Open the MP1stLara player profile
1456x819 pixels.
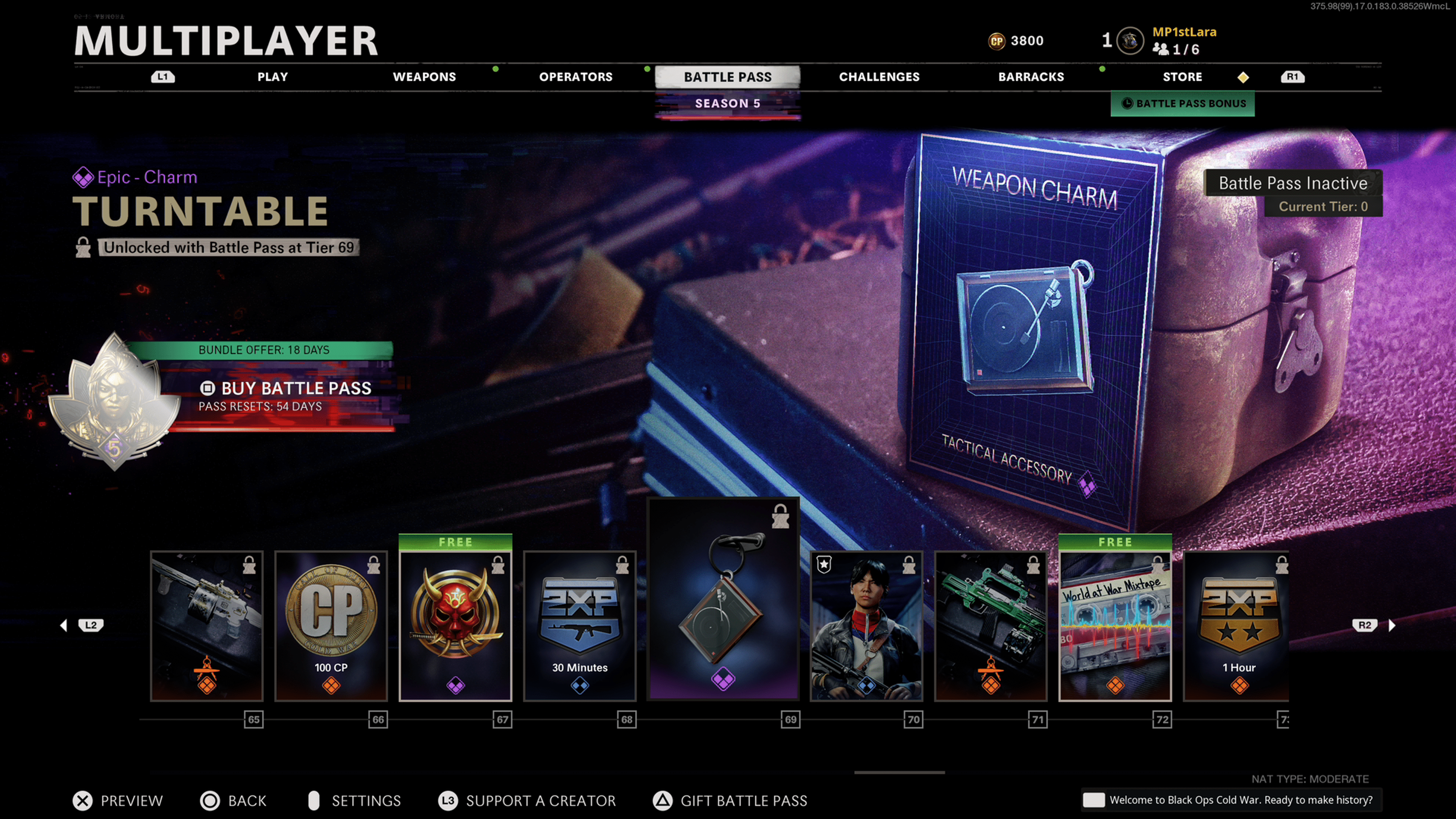pos(1183,33)
